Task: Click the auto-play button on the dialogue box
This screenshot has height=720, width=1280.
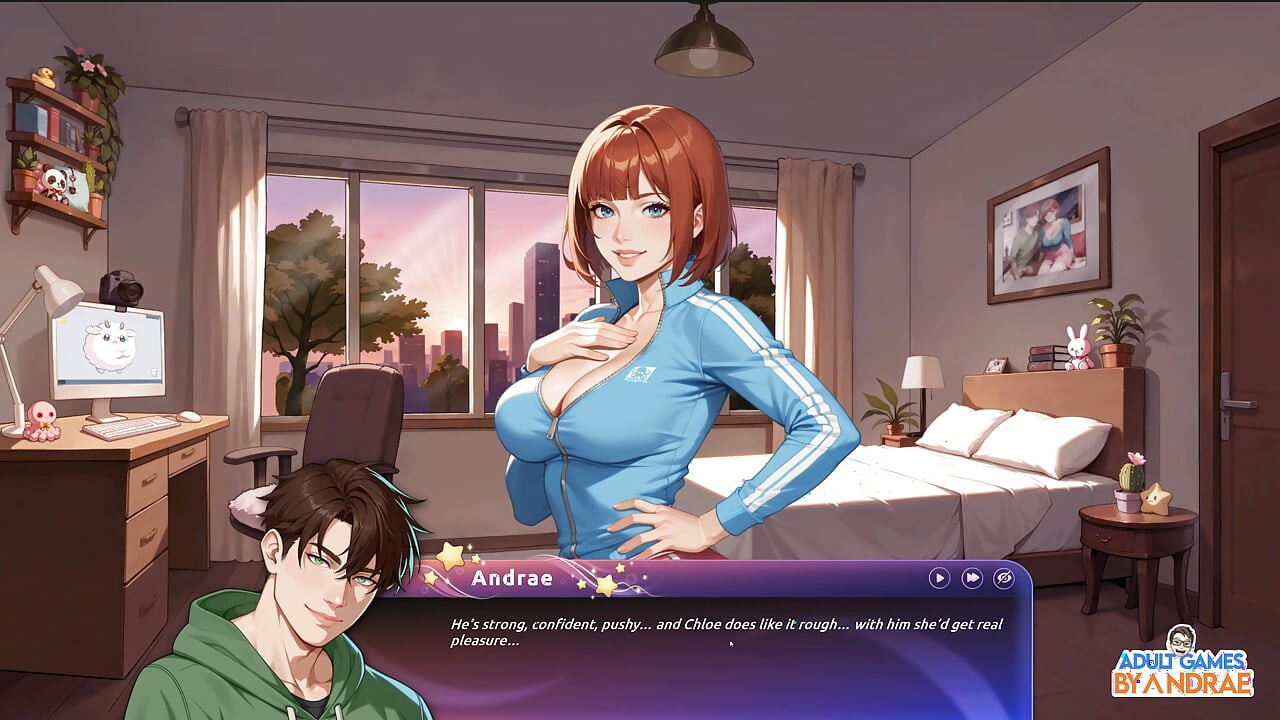Action: tap(939, 577)
